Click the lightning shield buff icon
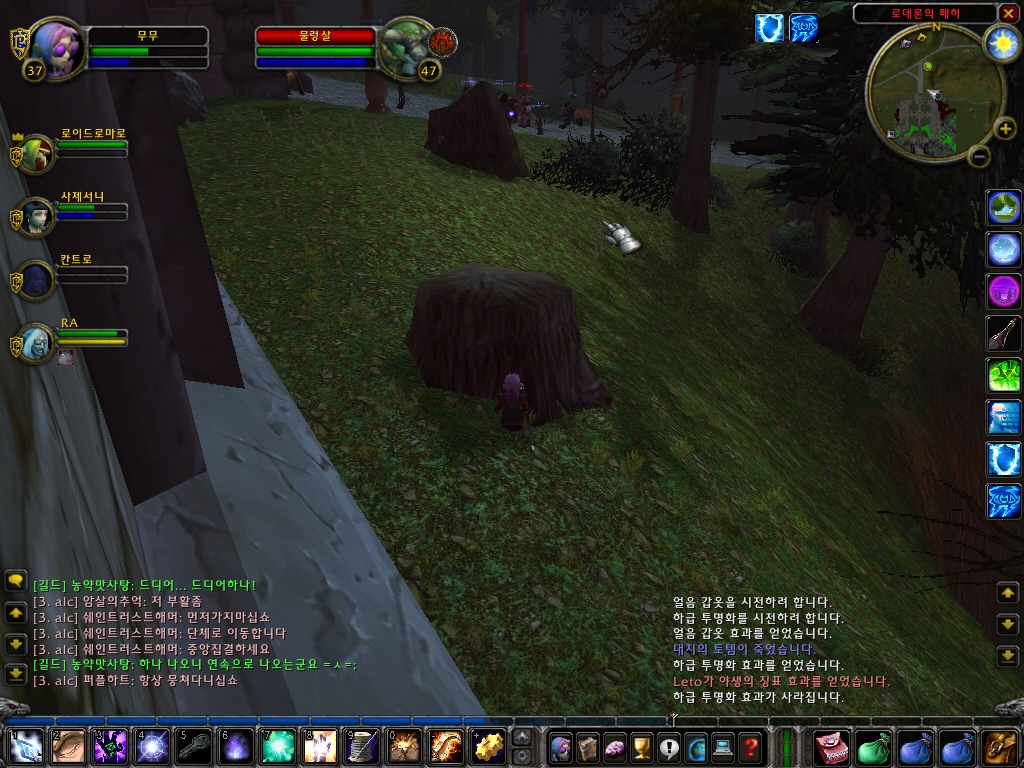 point(769,28)
